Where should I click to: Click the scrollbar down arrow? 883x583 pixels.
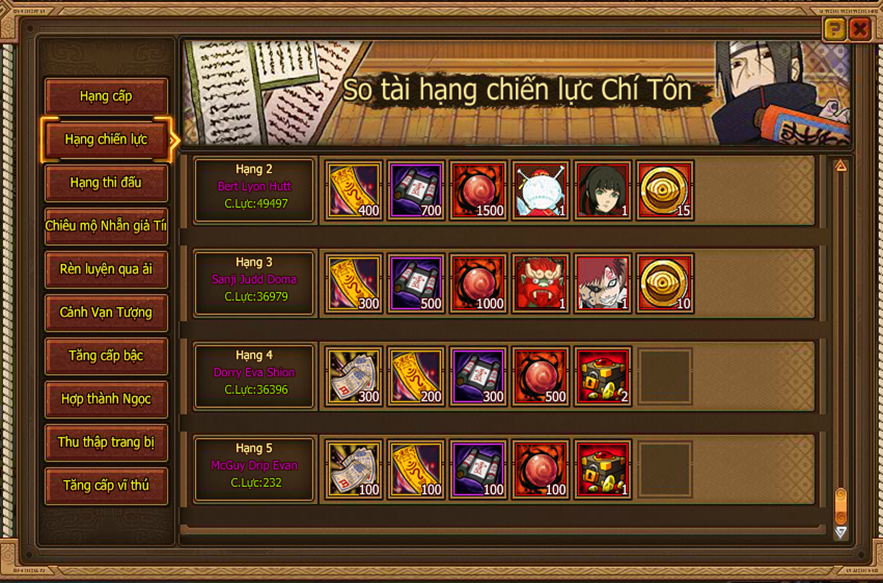pos(841,532)
